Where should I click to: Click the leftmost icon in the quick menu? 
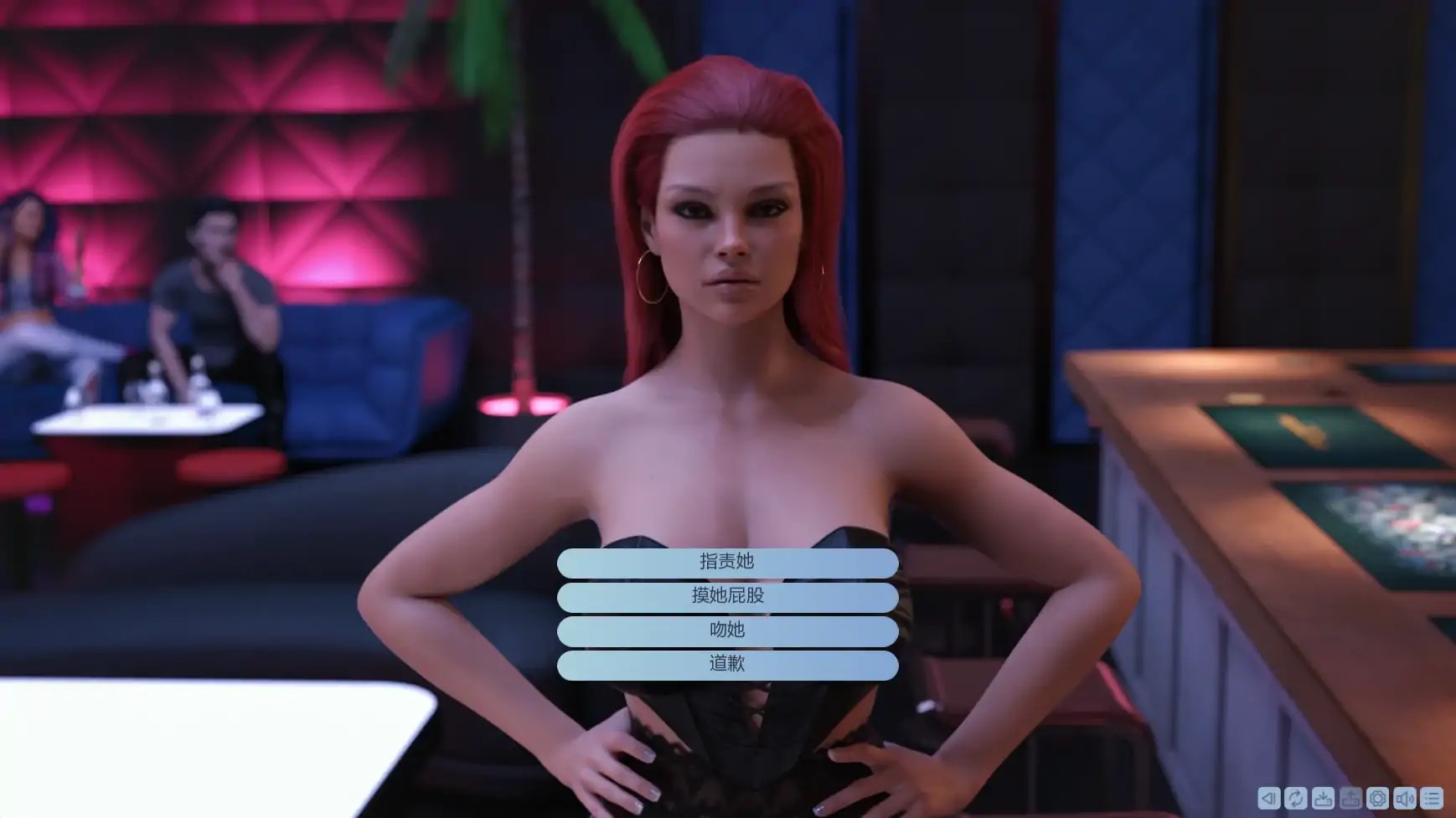tap(1269, 798)
